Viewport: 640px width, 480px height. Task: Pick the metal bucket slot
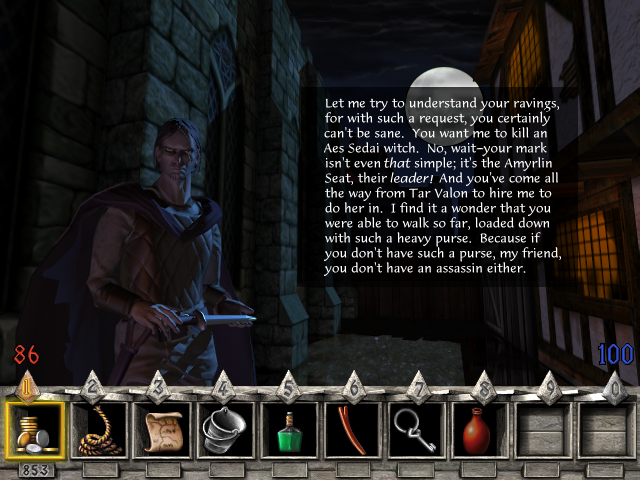tap(226, 430)
